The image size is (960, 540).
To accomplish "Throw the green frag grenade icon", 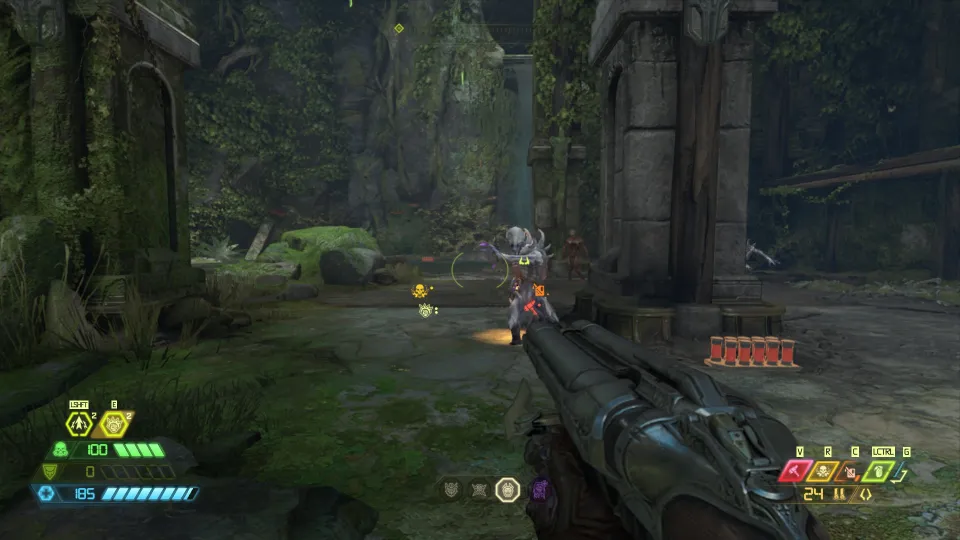I will [x=880, y=471].
